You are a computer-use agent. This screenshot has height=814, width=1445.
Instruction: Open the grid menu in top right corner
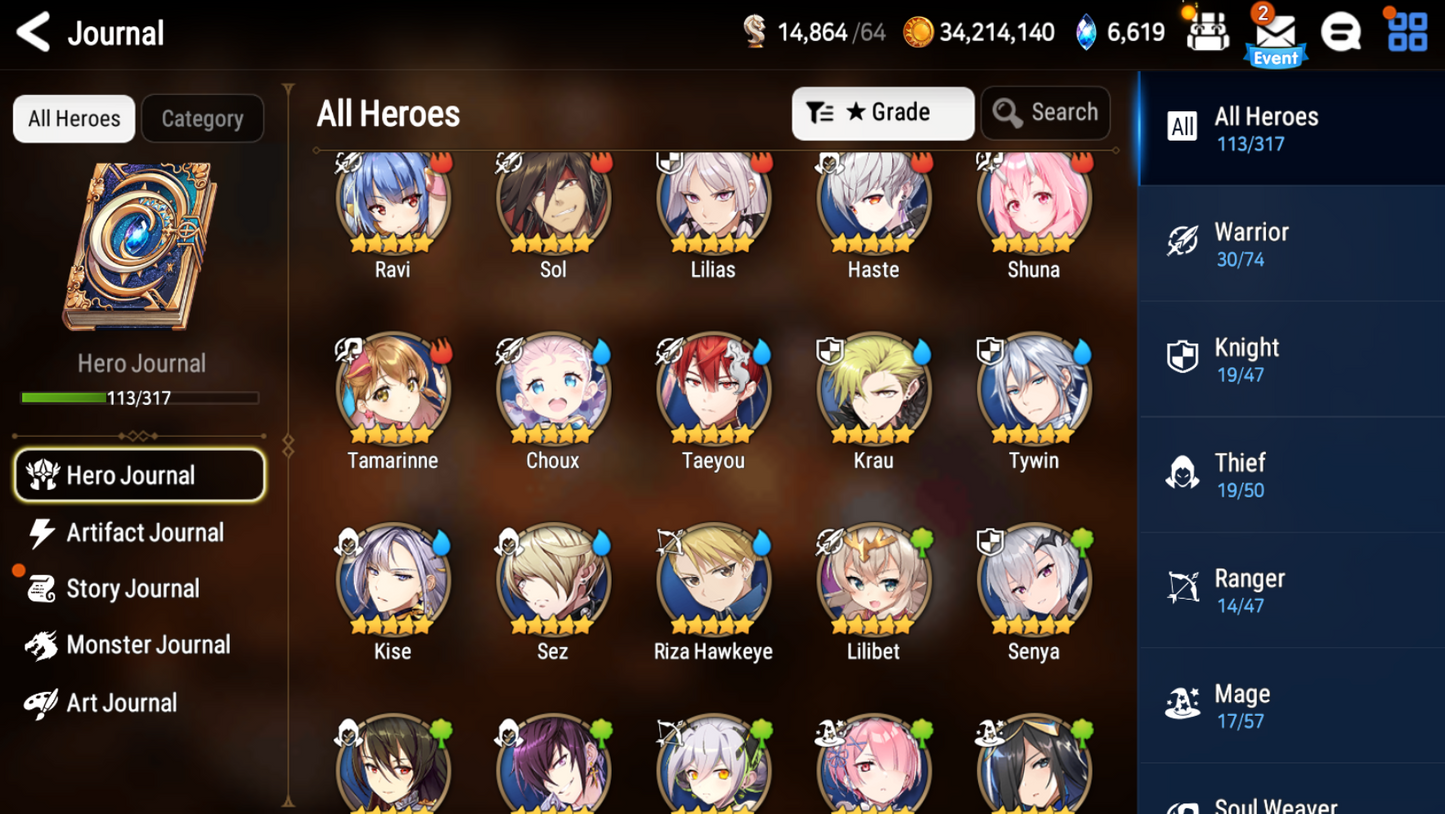click(1407, 31)
